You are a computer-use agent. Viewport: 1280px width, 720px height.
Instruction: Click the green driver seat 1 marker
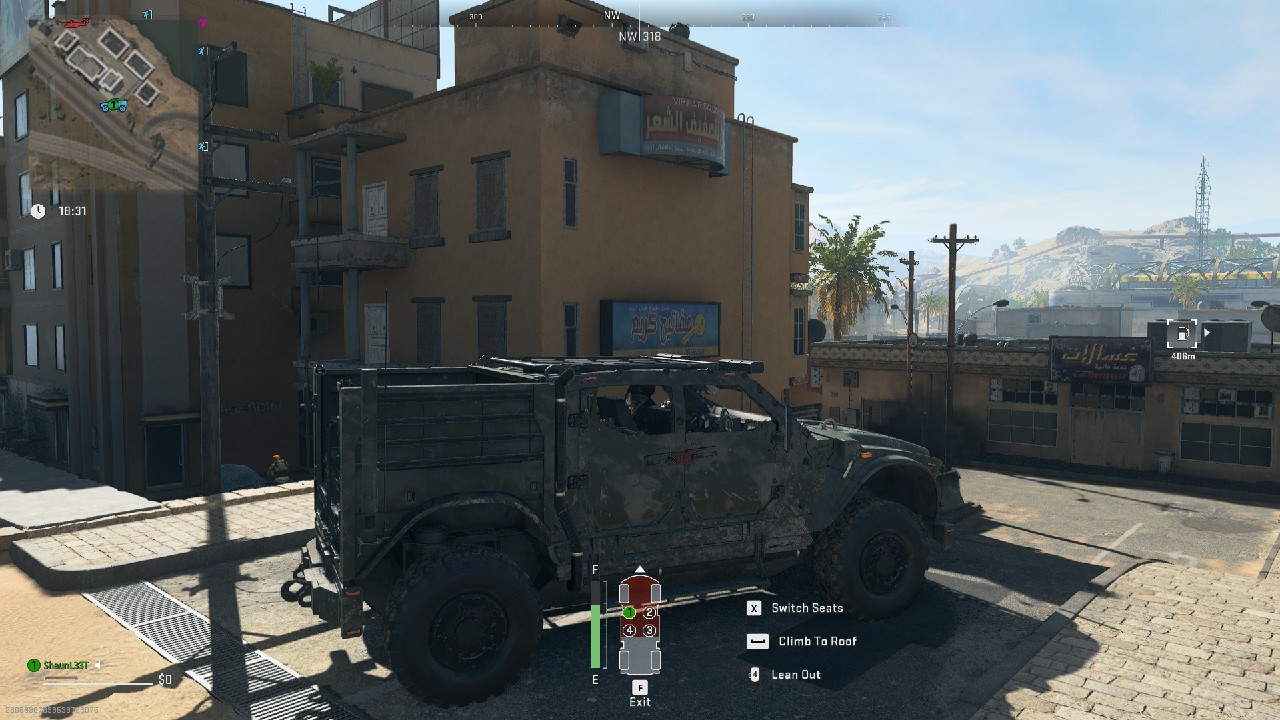630,612
